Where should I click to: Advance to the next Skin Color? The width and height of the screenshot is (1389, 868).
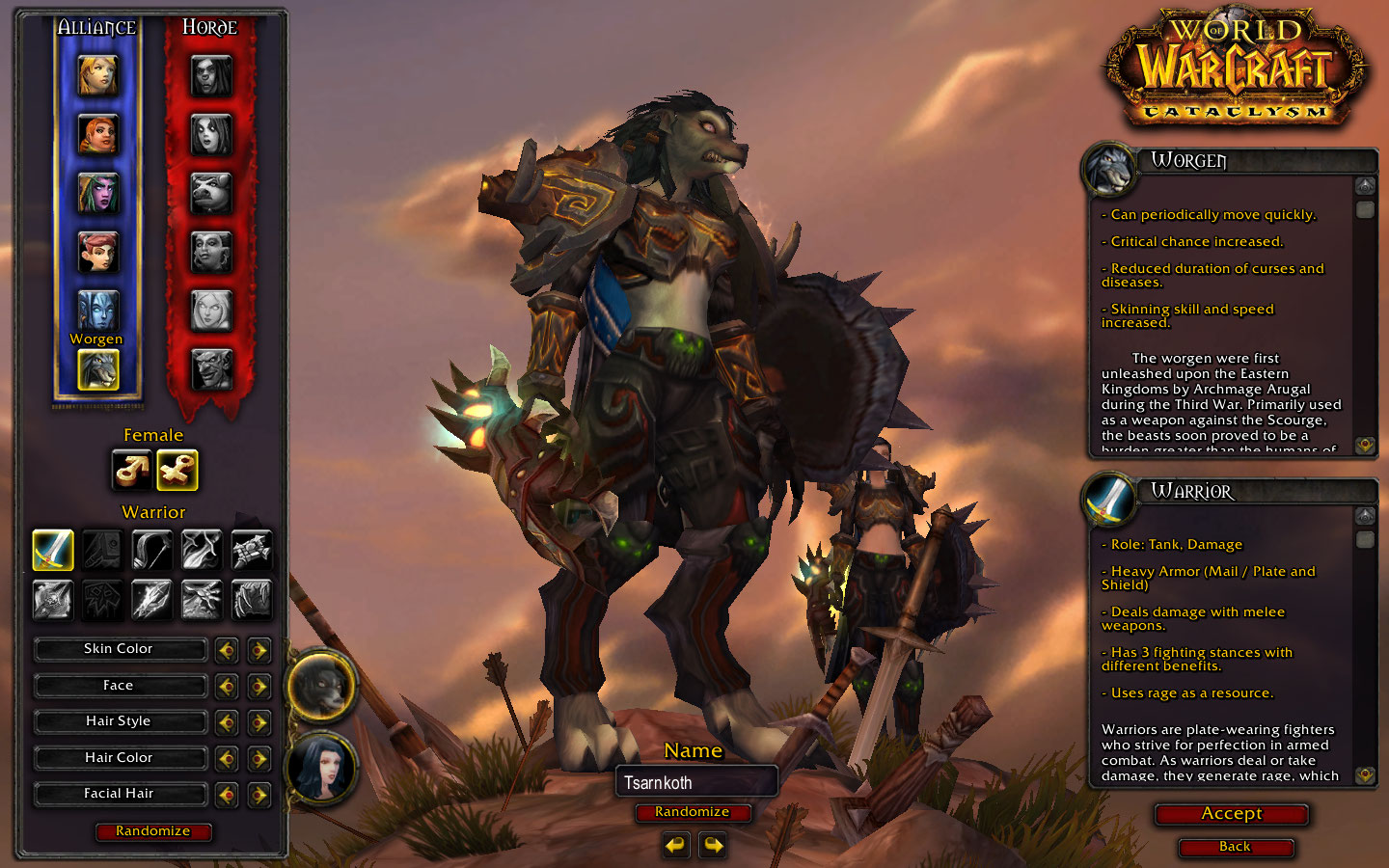259,650
